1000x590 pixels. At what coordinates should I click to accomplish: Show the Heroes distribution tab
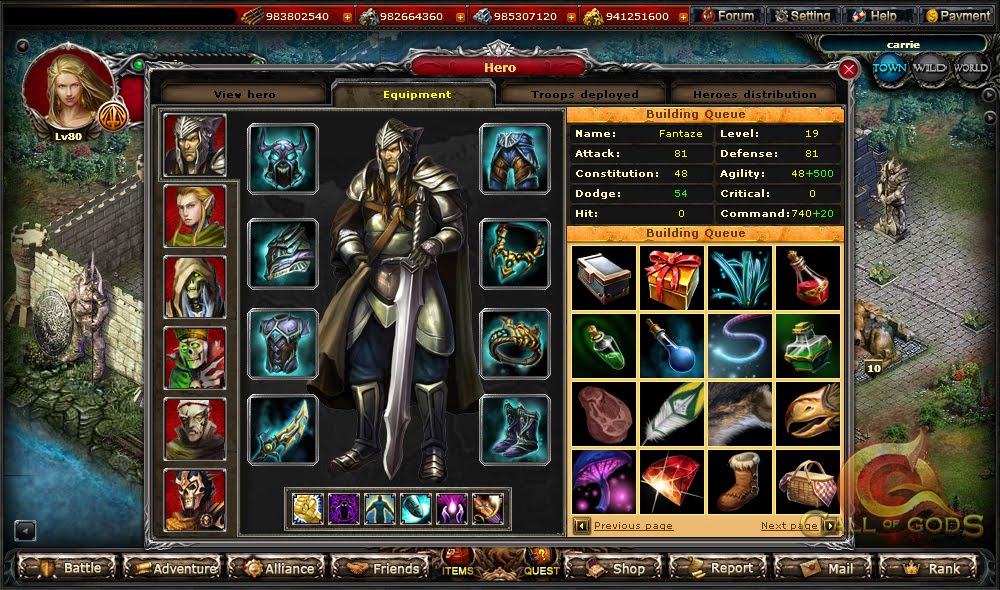coord(755,94)
